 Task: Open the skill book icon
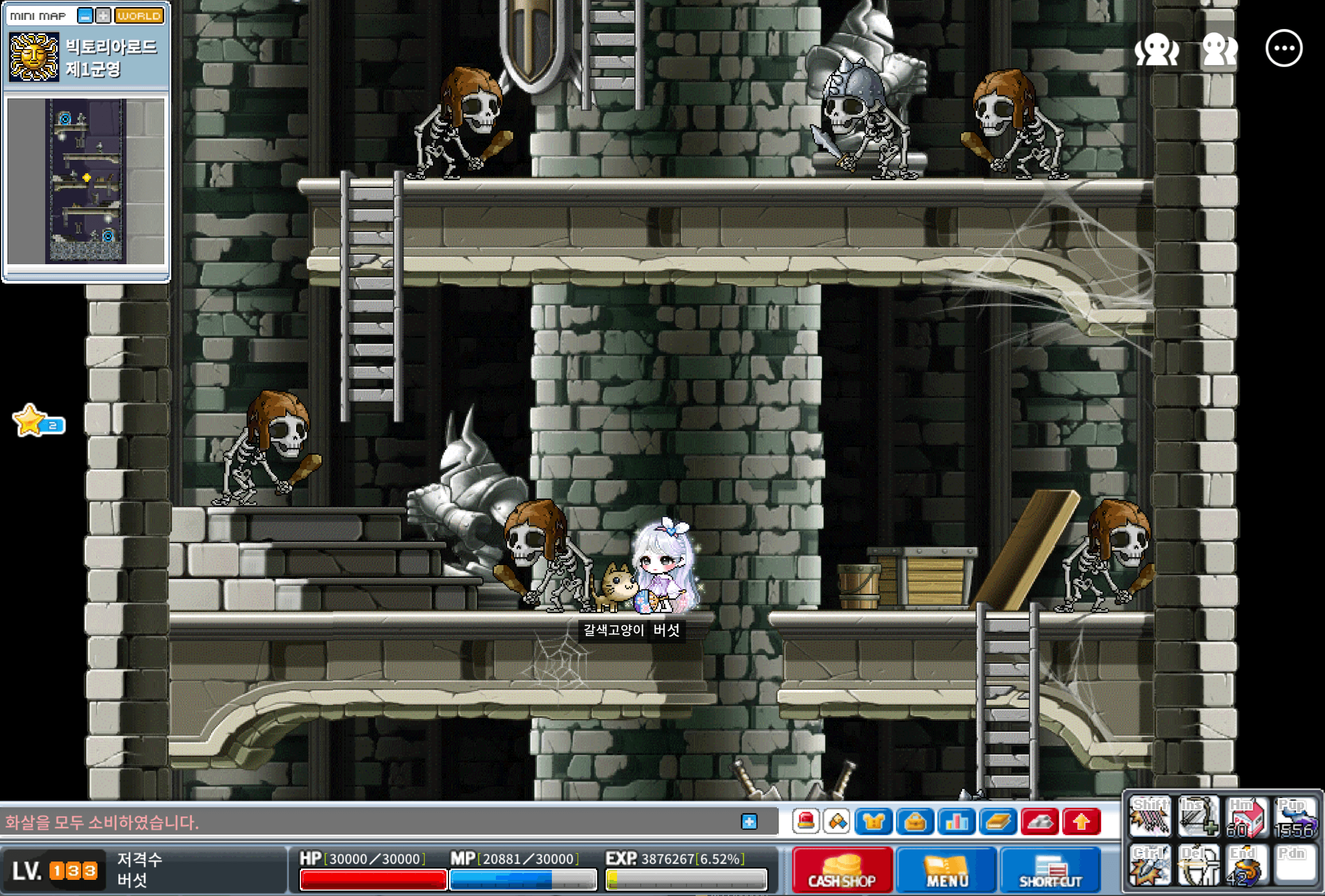point(998,821)
